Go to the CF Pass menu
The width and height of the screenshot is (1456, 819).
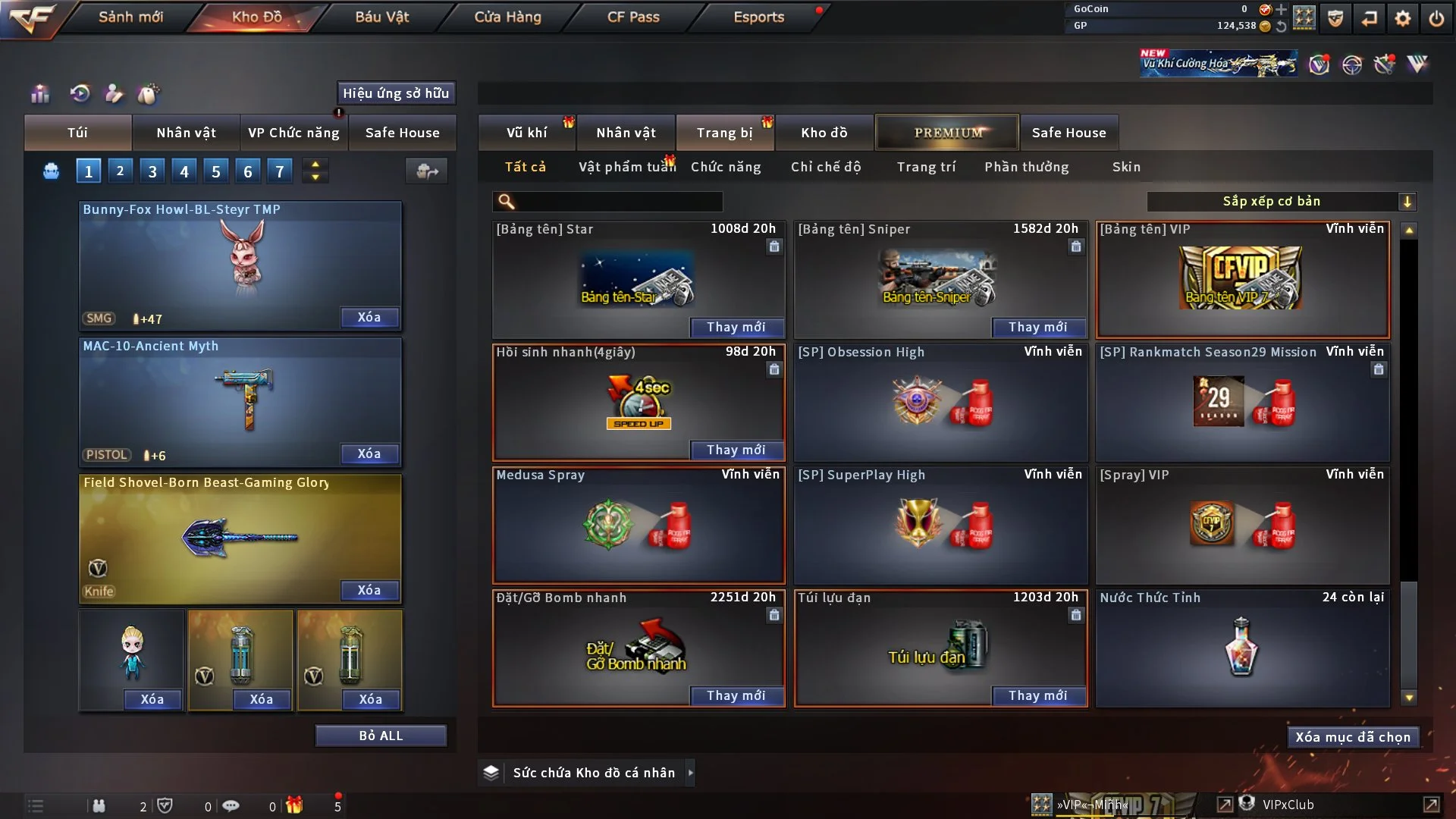pyautogui.click(x=633, y=17)
